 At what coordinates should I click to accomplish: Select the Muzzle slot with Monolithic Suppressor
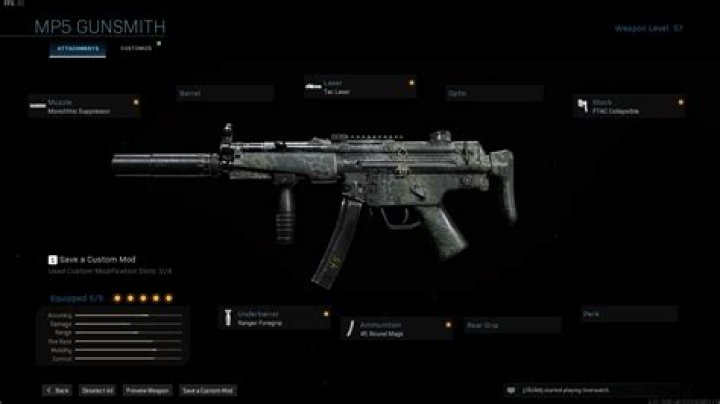84,106
